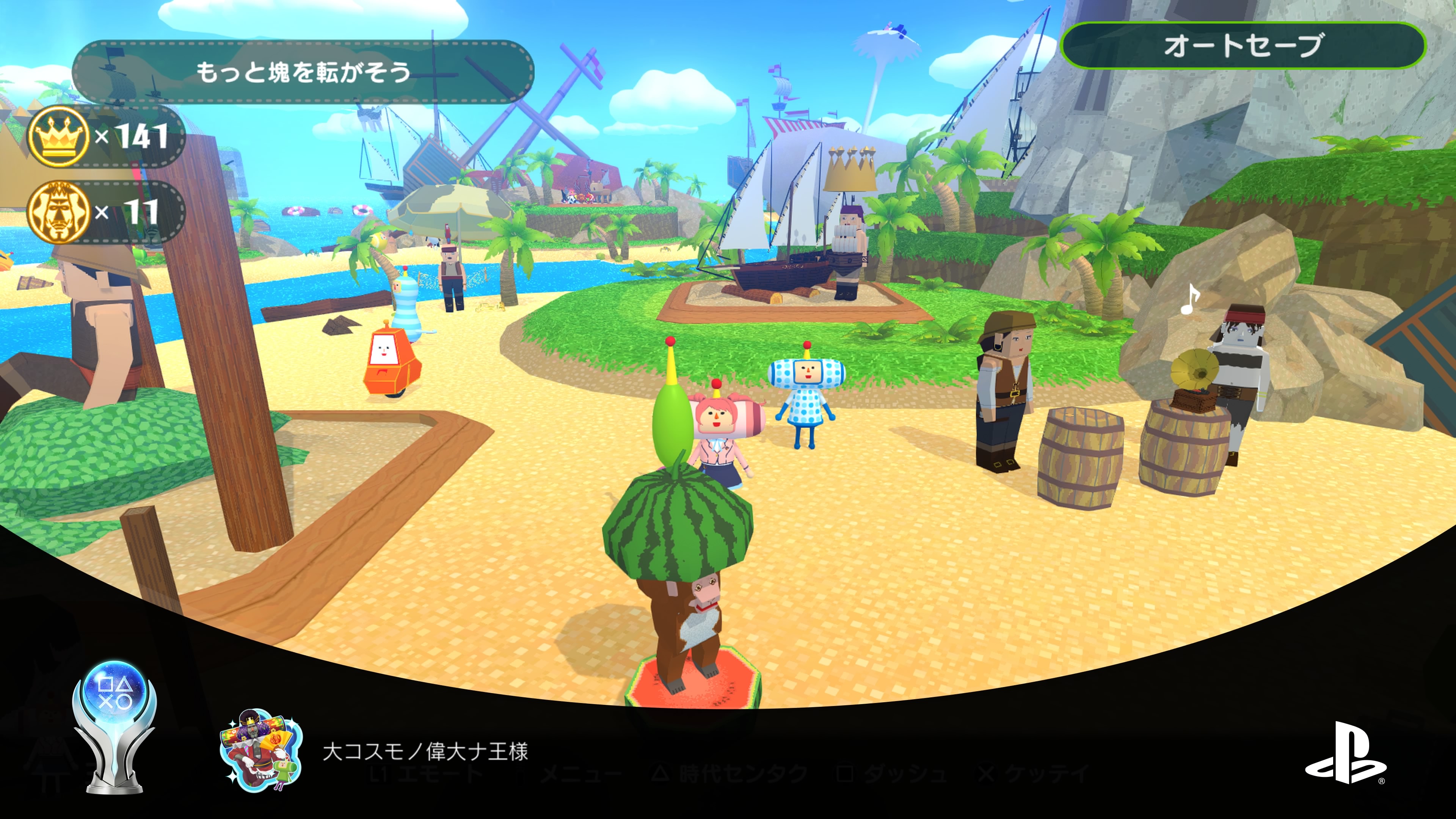Open the もっと塊を転がそう objective banner
The width and height of the screenshot is (1456, 819).
tap(303, 72)
